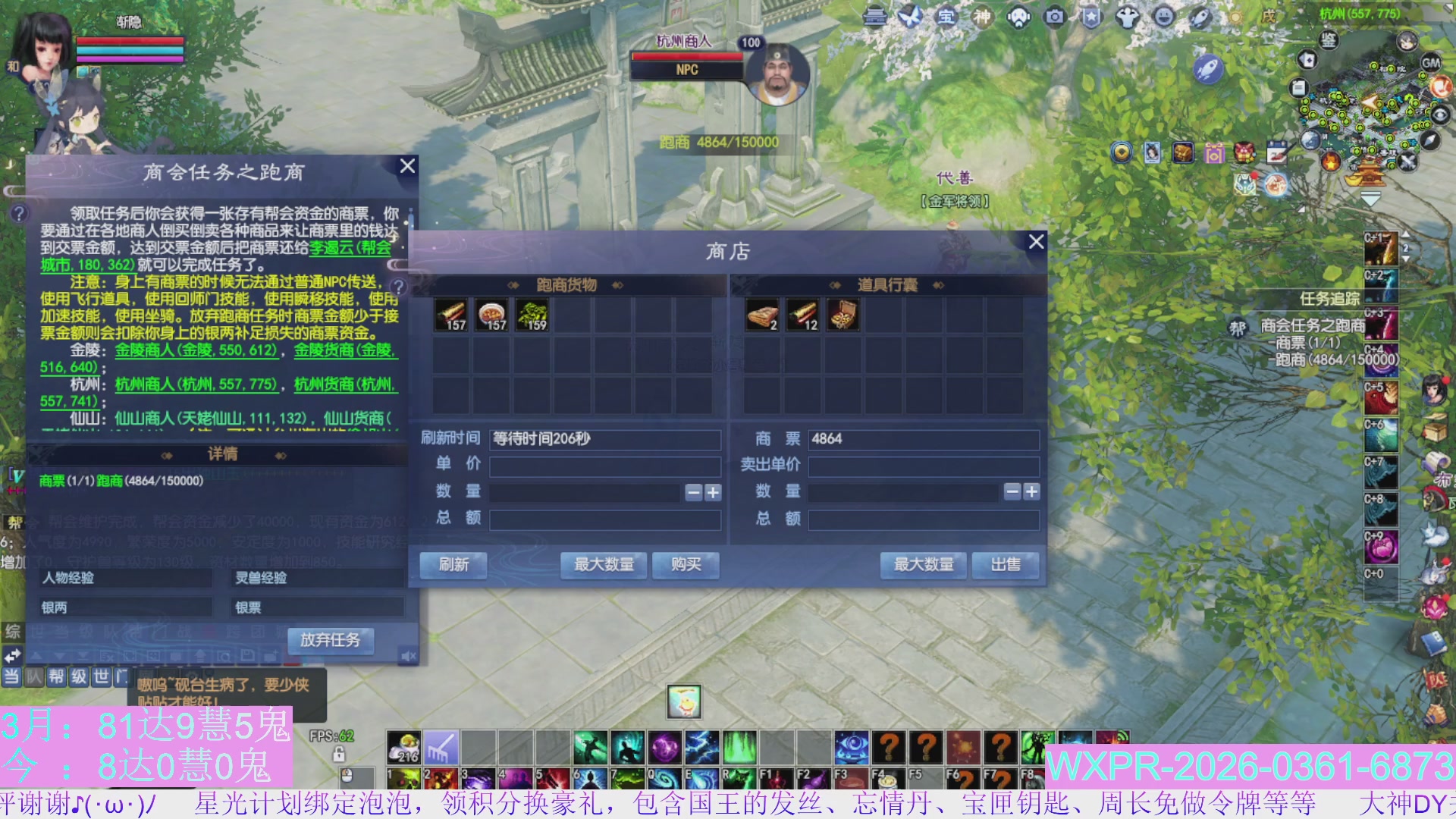This screenshot has width=1456, height=819.
Task: Click the smiley emoji icon in top toolbar
Action: (1164, 17)
